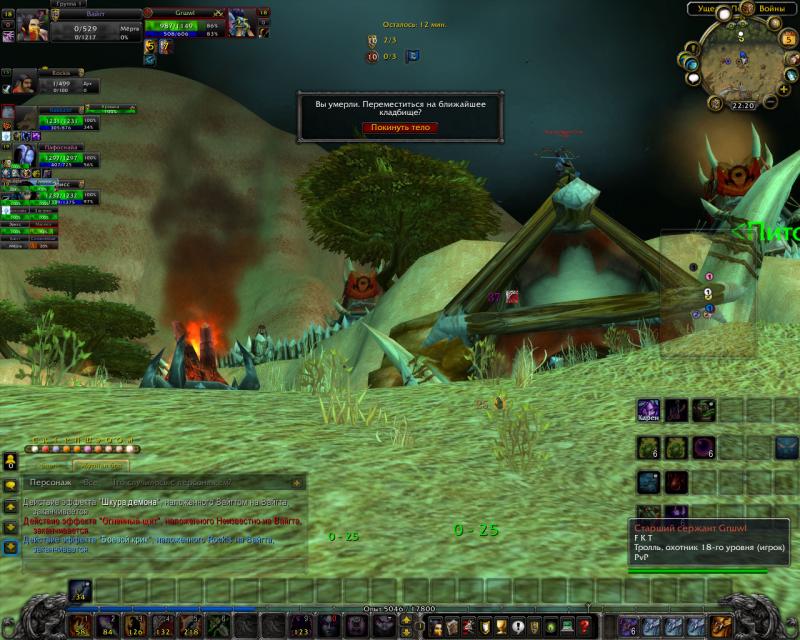Open the red question mark help button

585,628
